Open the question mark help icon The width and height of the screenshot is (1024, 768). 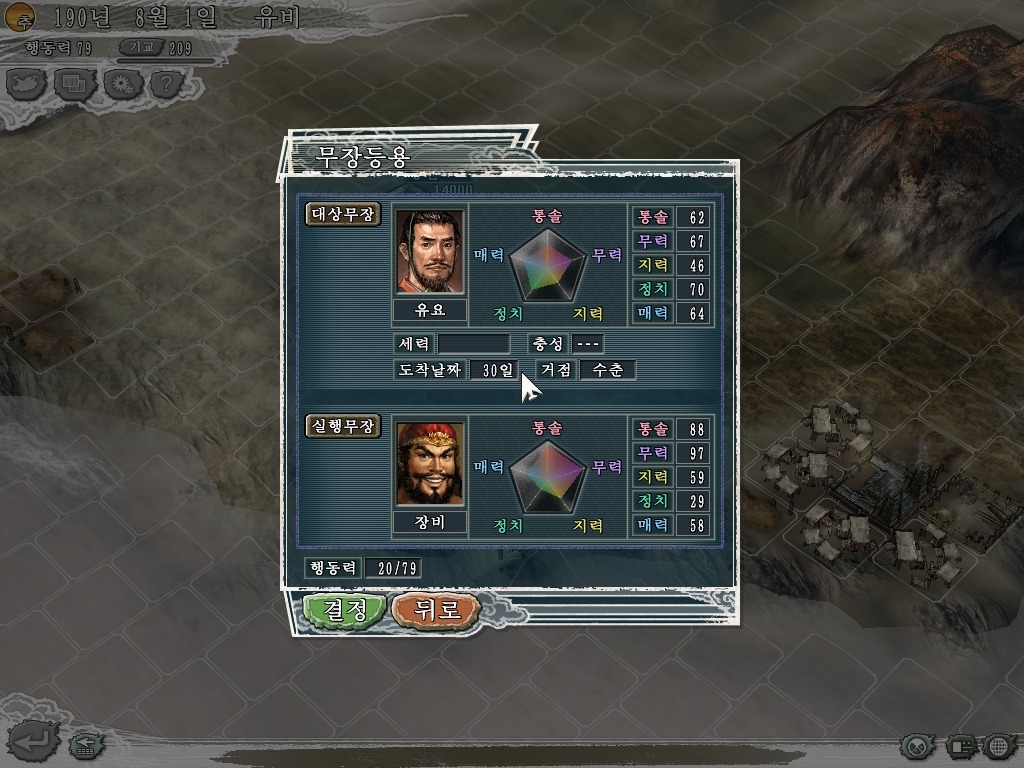click(x=166, y=83)
